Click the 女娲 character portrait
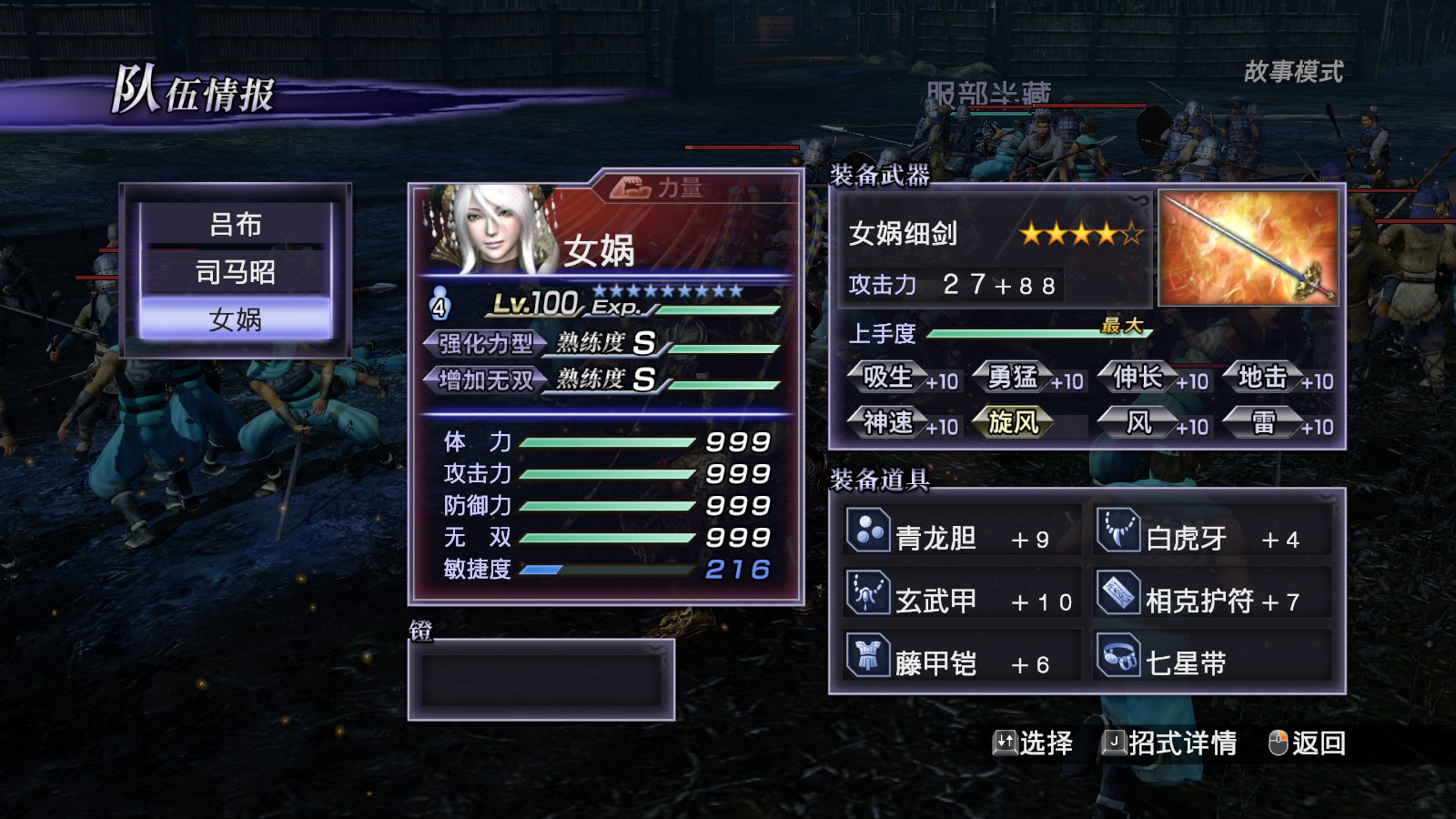Screen dimensions: 1456x819 click(x=493, y=230)
